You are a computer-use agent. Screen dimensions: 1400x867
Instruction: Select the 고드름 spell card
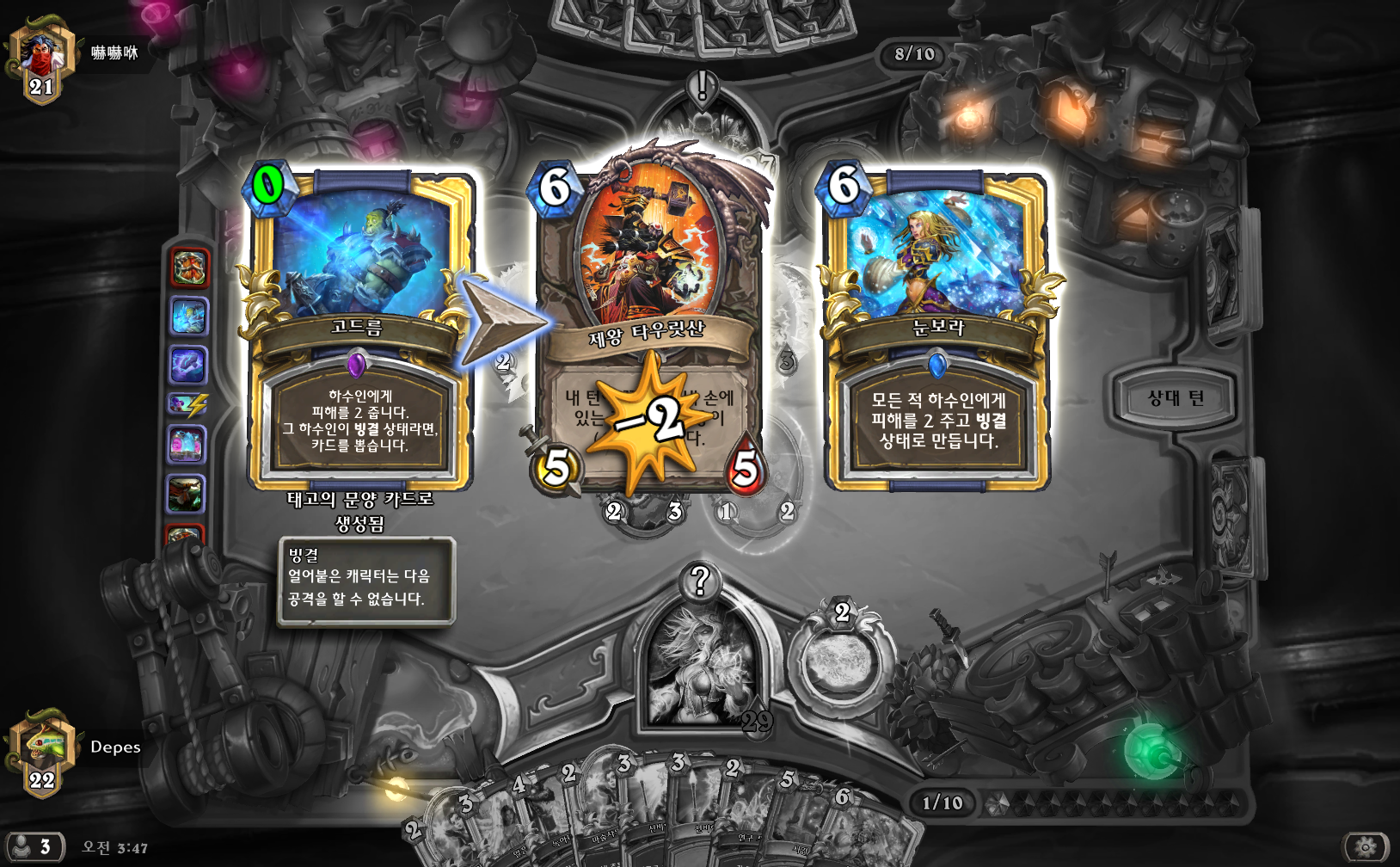click(x=359, y=331)
